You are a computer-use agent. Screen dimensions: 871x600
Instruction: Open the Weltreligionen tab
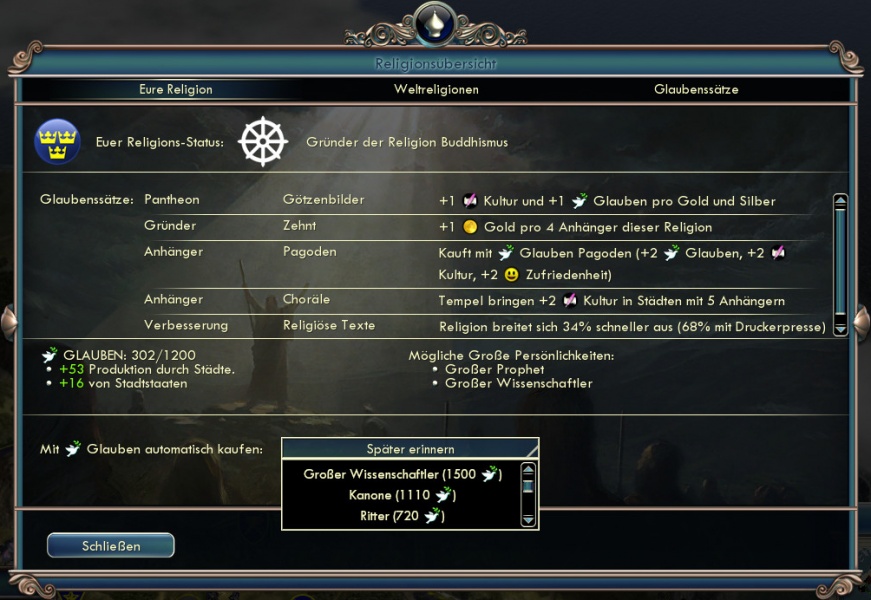436,89
